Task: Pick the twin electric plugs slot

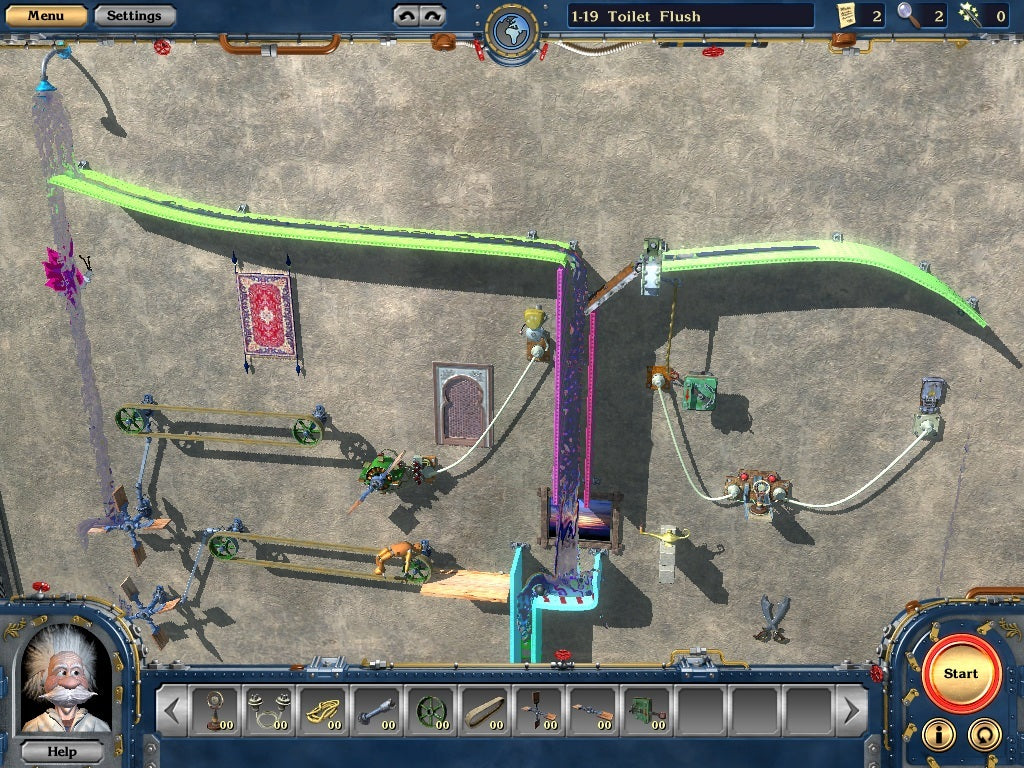Action: tap(267, 711)
